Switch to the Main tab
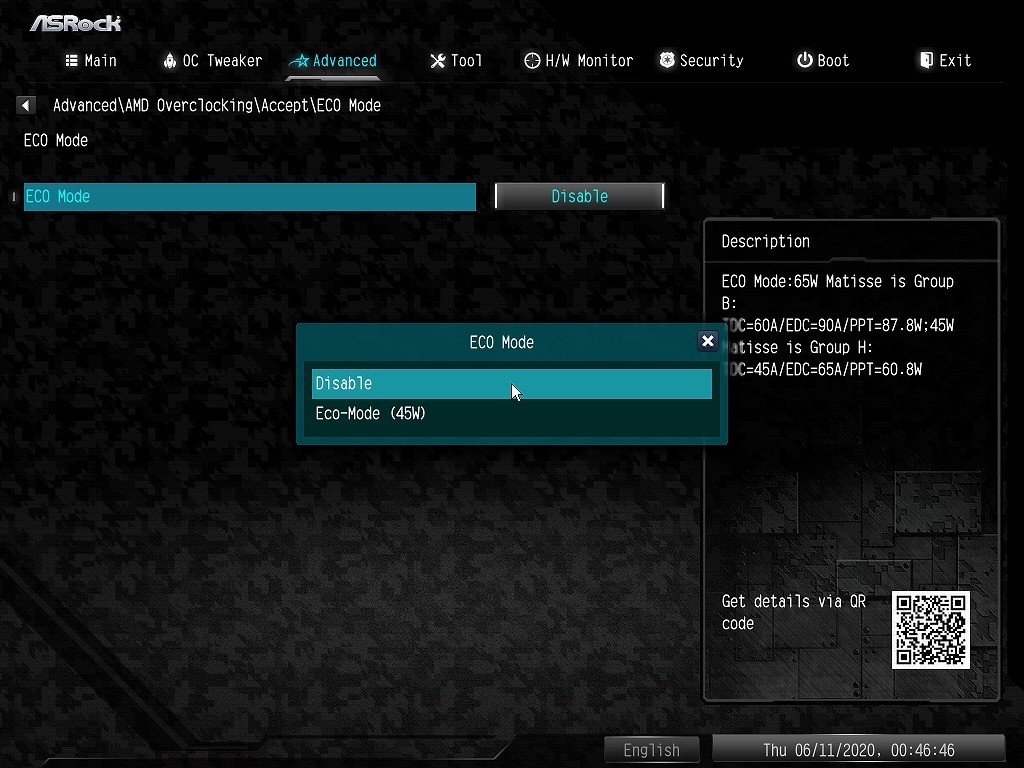Screen dimensions: 1024x768 click(x=91, y=61)
